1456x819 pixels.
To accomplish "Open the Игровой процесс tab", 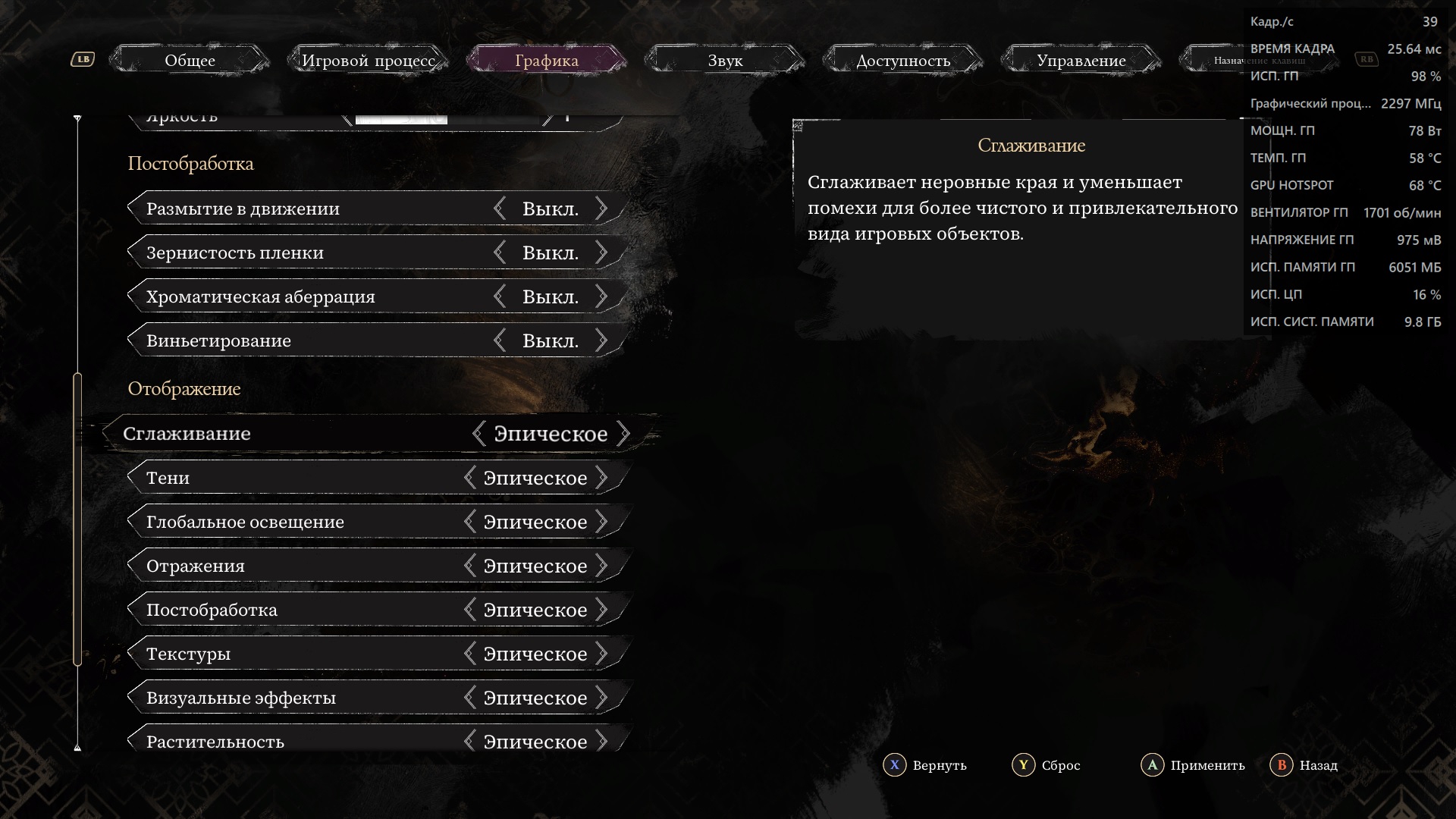I will point(369,61).
